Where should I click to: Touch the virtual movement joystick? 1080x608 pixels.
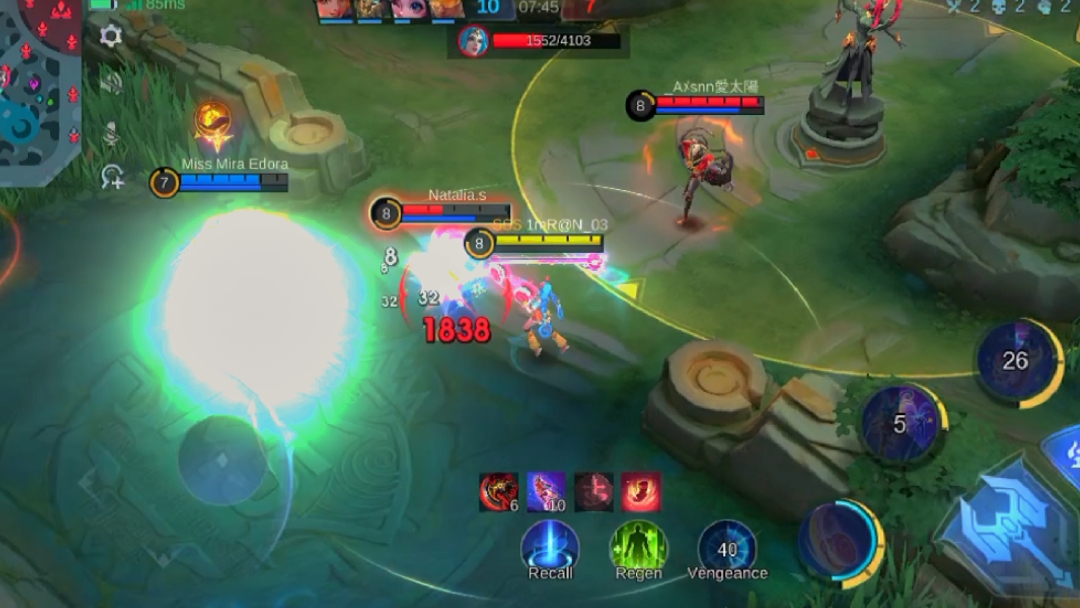point(222,460)
